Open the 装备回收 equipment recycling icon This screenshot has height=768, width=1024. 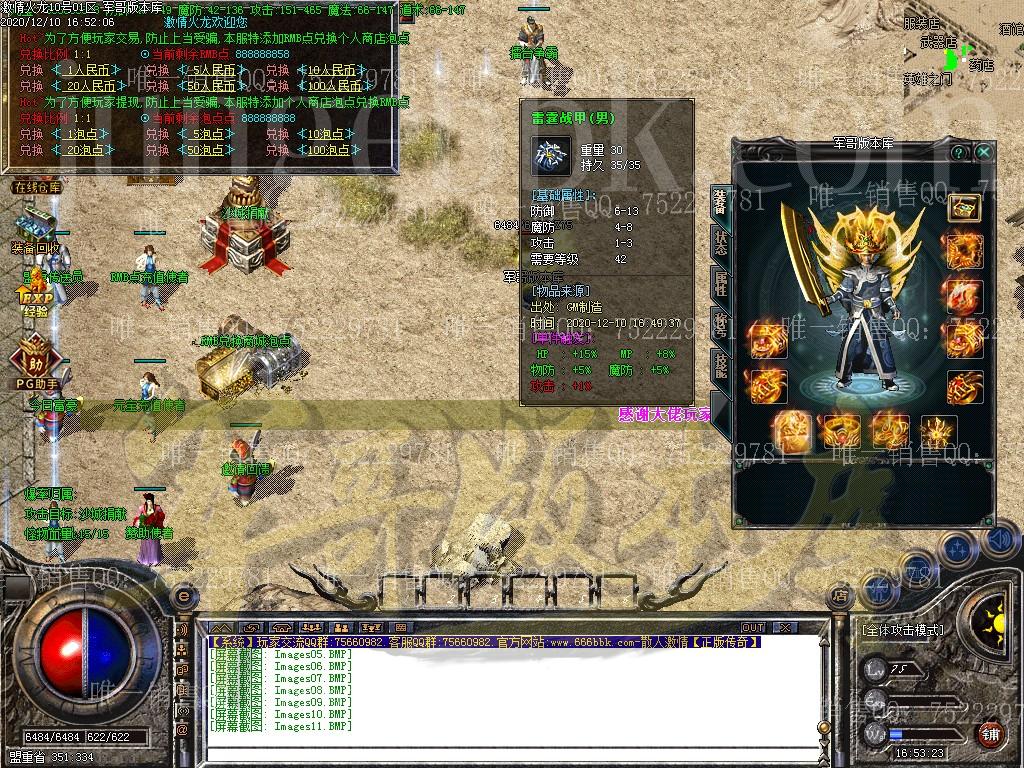tap(37, 232)
